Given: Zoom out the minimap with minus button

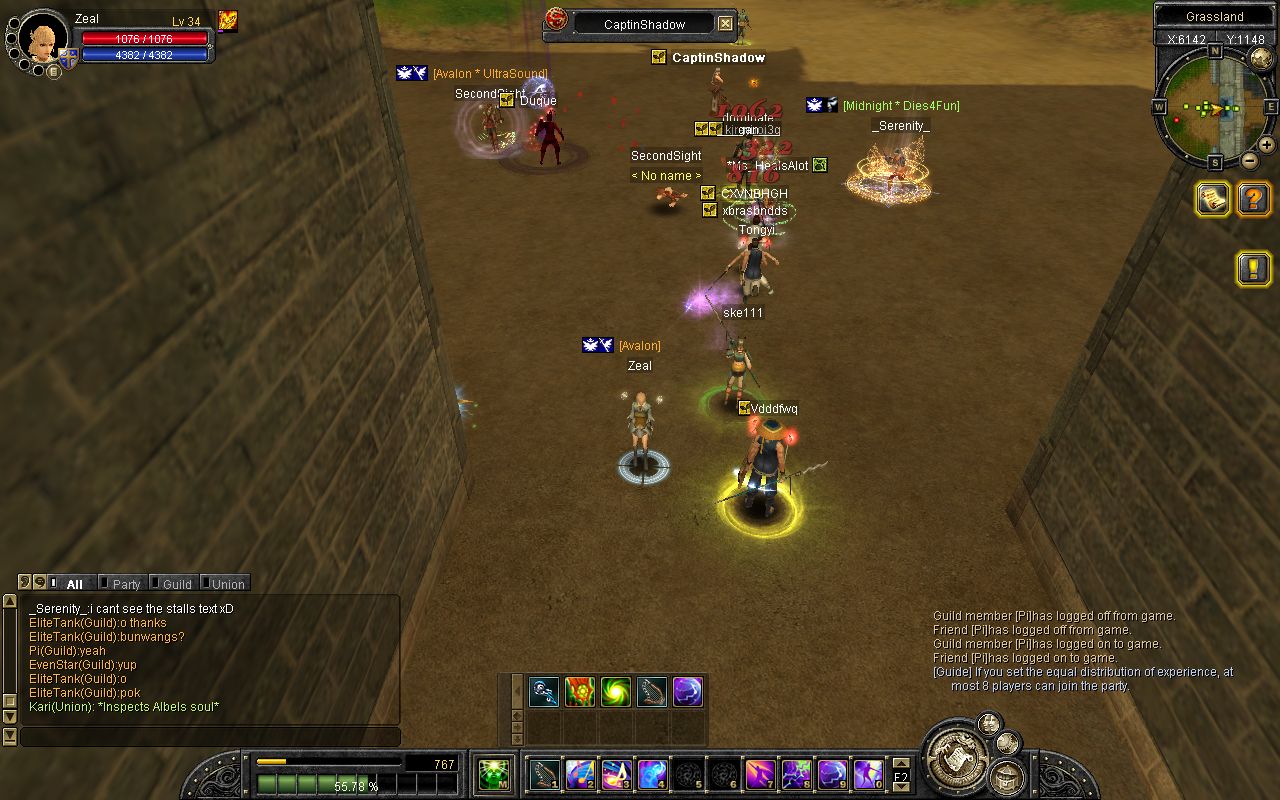Looking at the screenshot, I should coord(1249,160).
